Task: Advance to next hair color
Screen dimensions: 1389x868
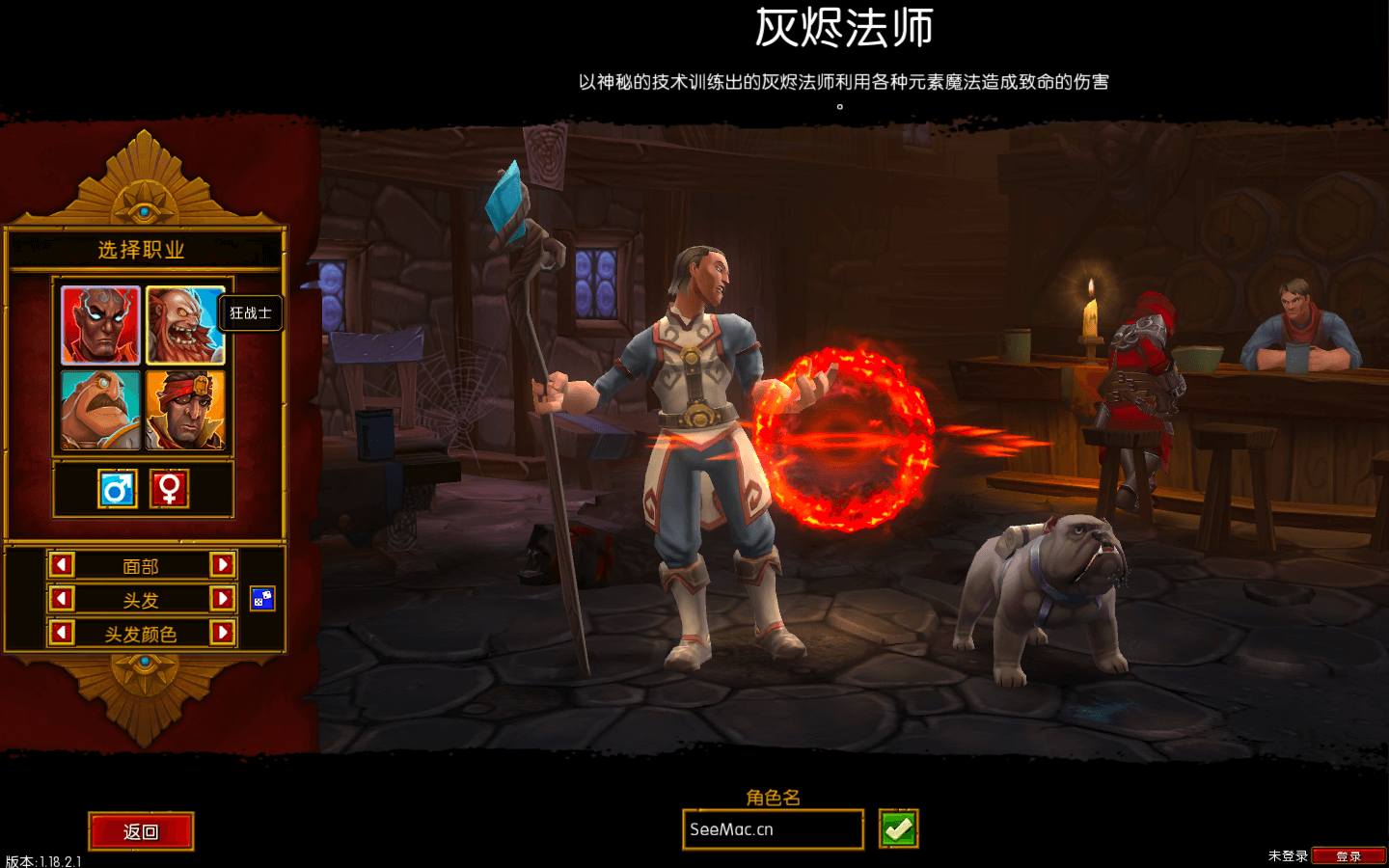Action: (x=222, y=633)
